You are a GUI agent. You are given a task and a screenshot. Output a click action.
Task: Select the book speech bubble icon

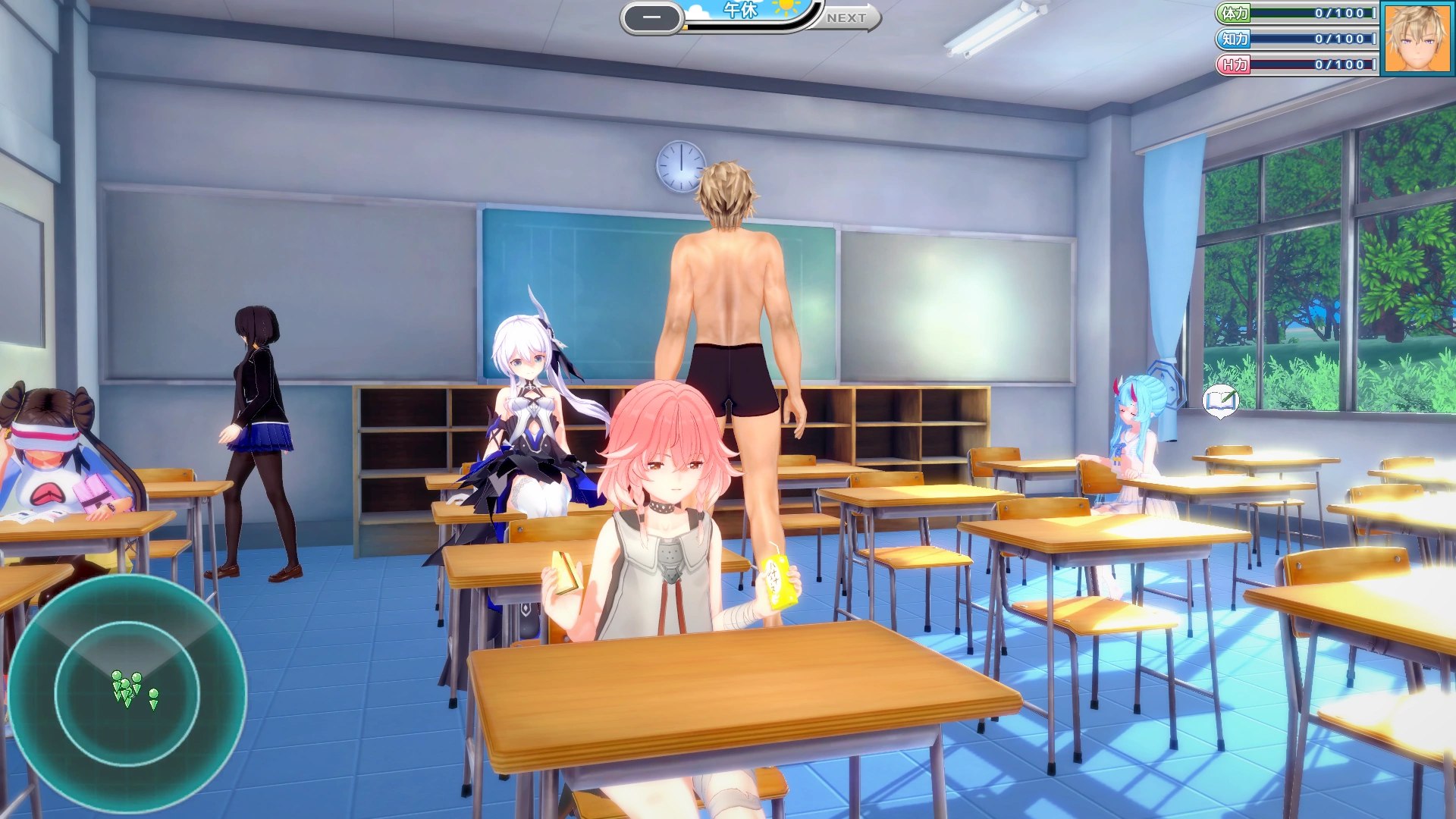coord(1220,400)
